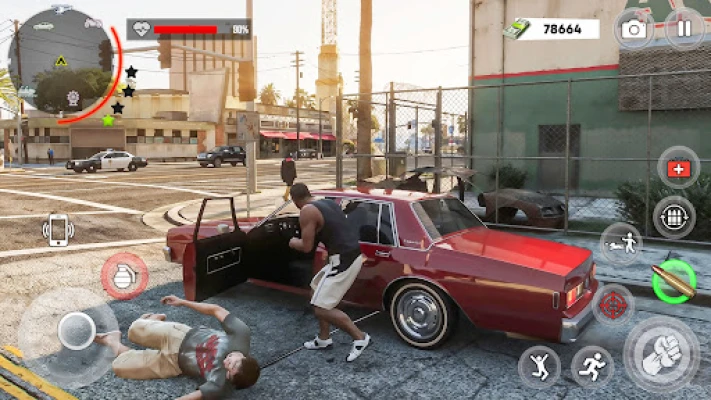Tap the running-and-fallen figures action button
The height and width of the screenshot is (400, 711).
(x=620, y=242)
